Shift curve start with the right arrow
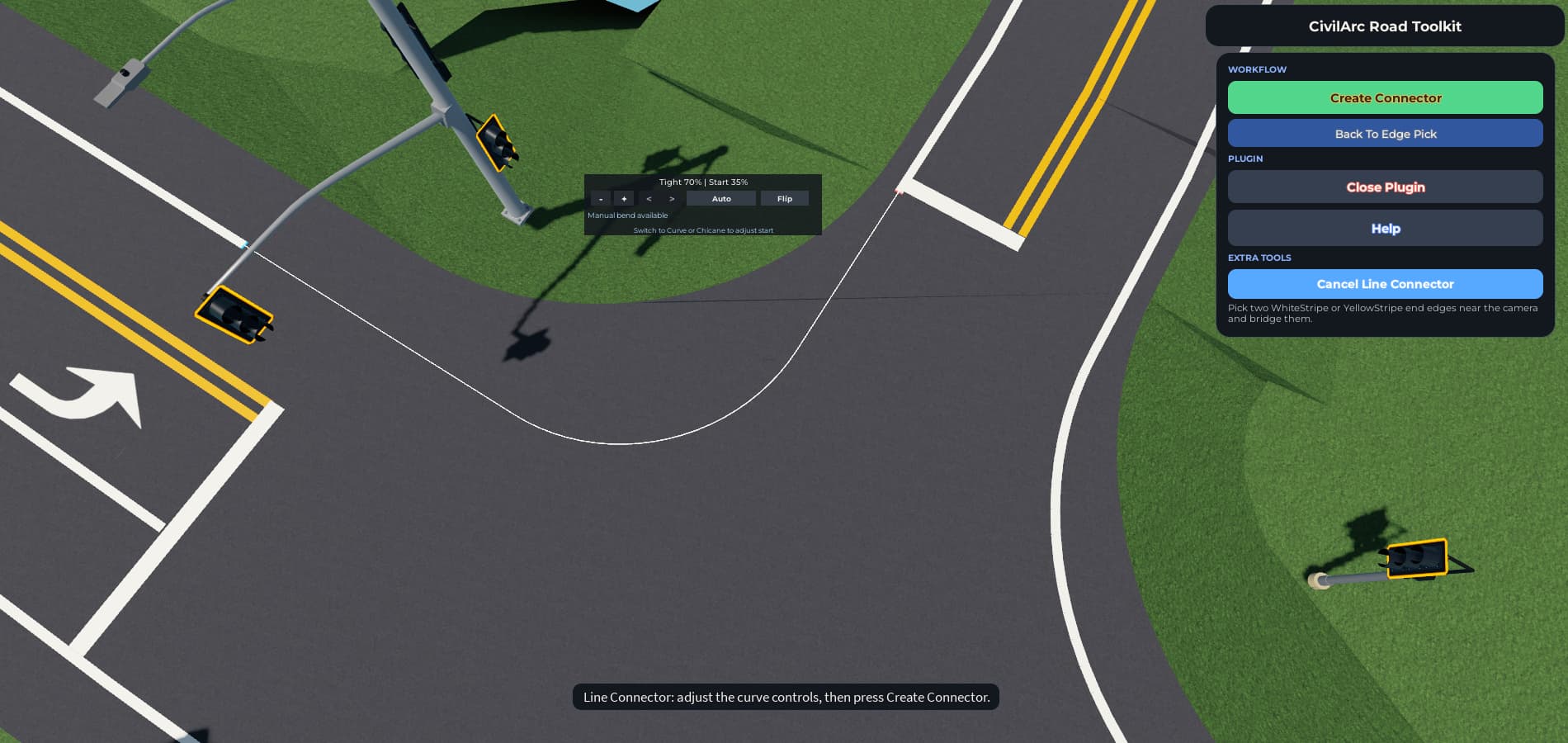Image resolution: width=1568 pixels, height=743 pixels. [x=672, y=199]
